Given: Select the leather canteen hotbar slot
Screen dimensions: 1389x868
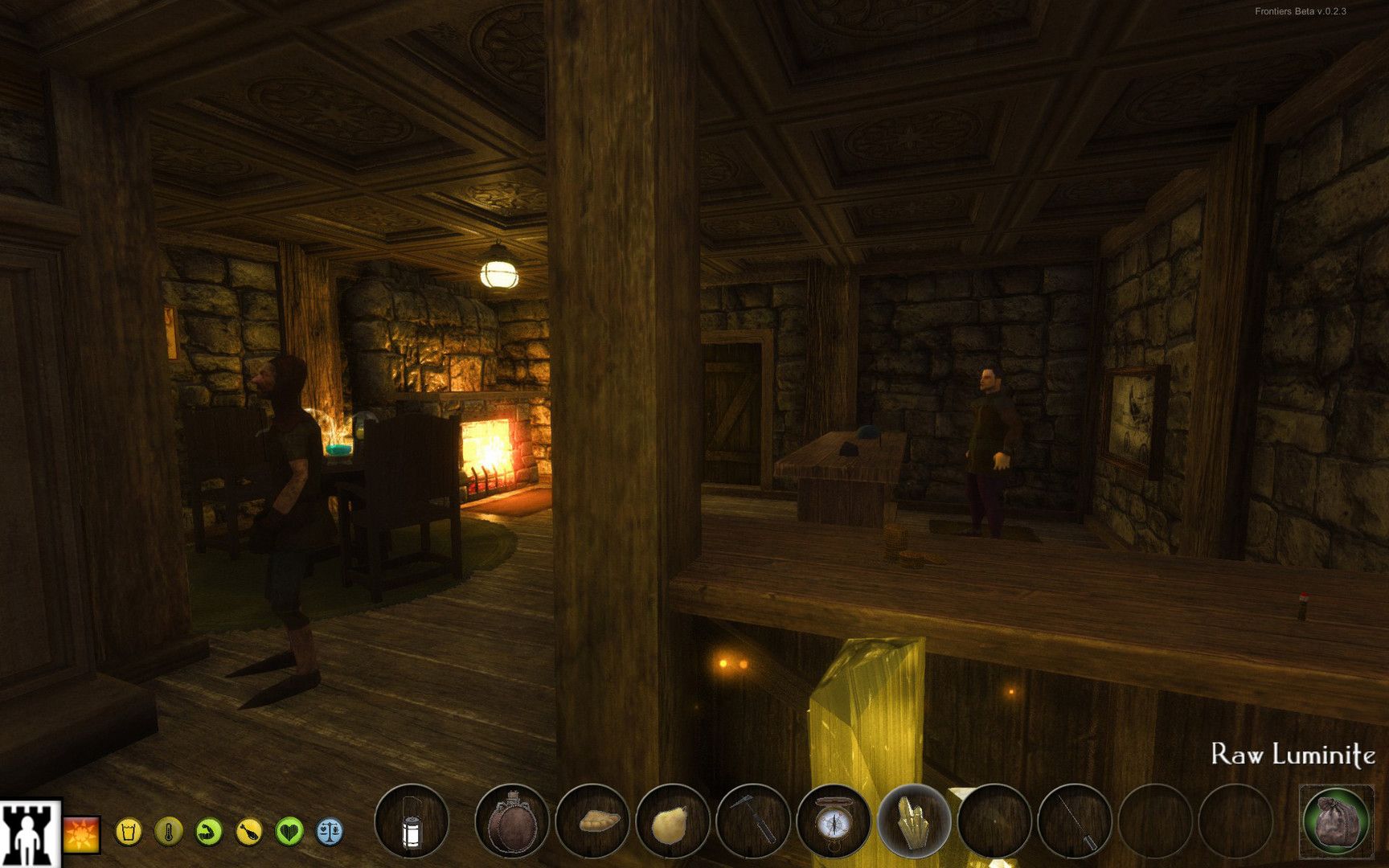Looking at the screenshot, I should 511,822.
